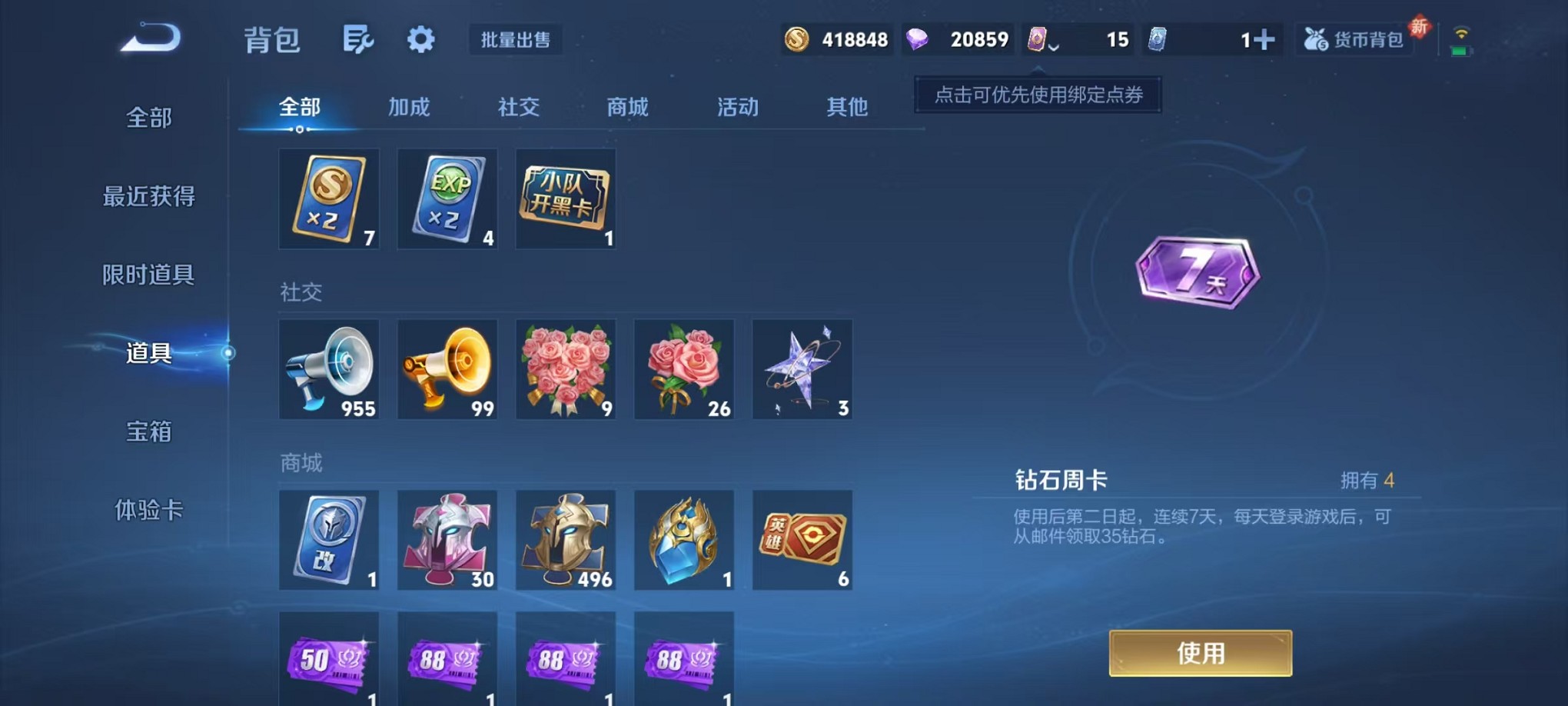This screenshot has height=706, width=1568.
Task: Select the silver loudspeaker item
Action: [x=329, y=369]
